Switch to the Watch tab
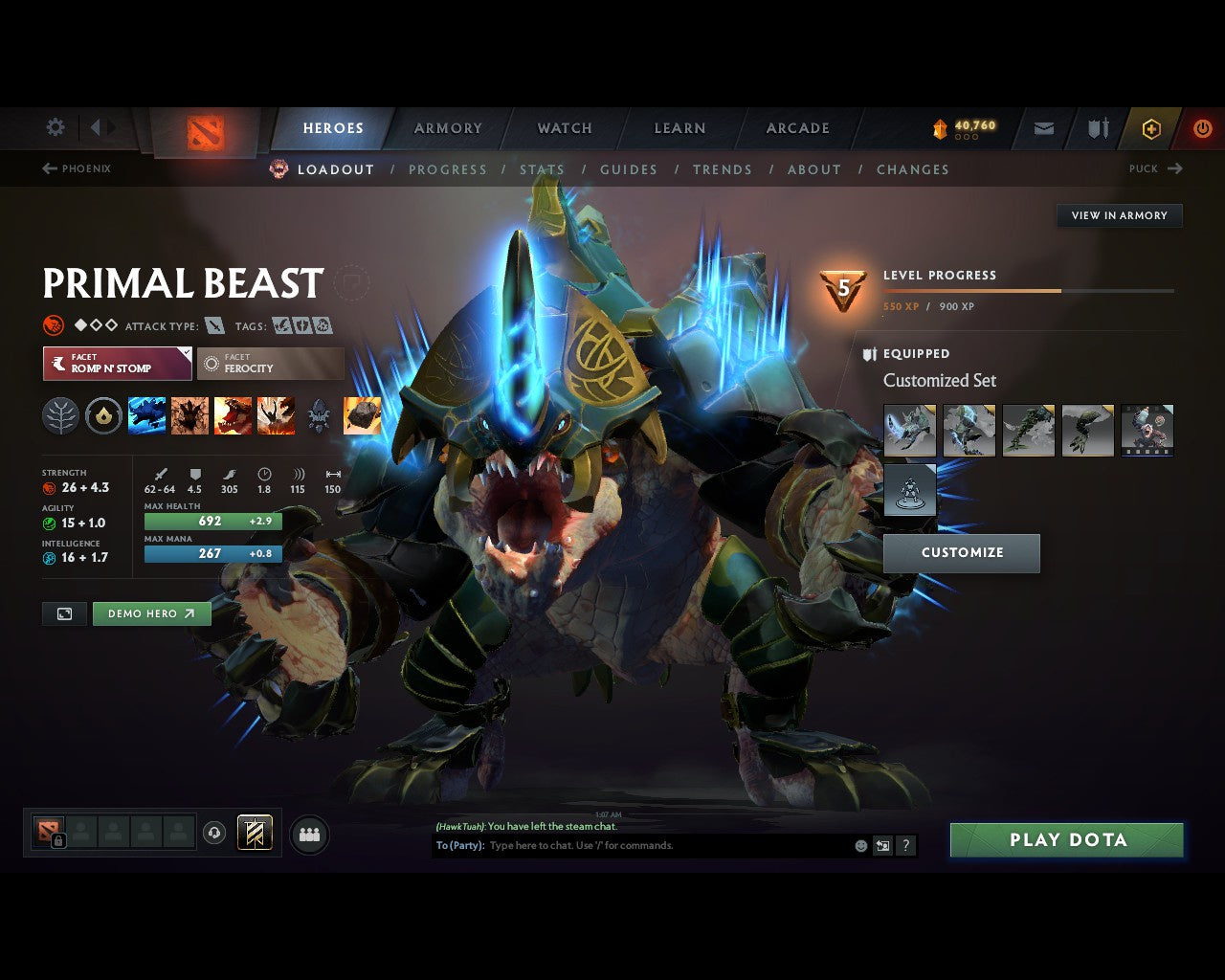 click(x=565, y=128)
